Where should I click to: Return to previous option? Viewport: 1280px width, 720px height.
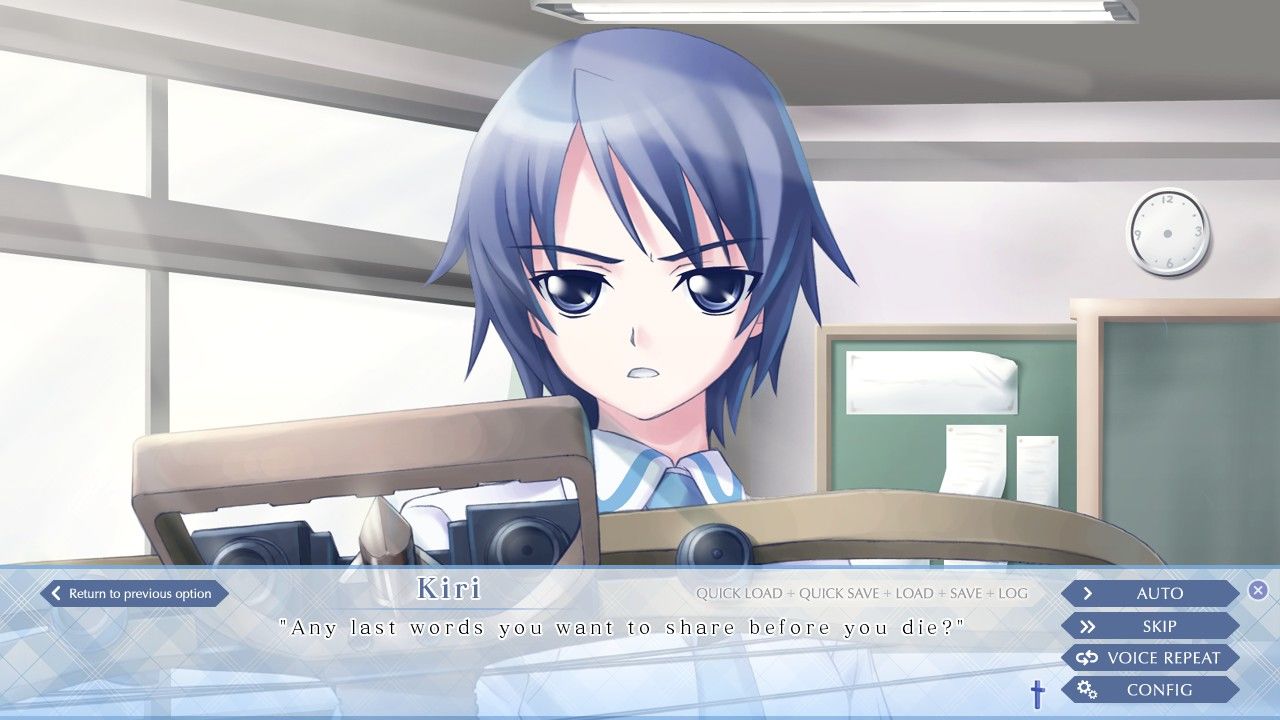pyautogui.click(x=134, y=594)
